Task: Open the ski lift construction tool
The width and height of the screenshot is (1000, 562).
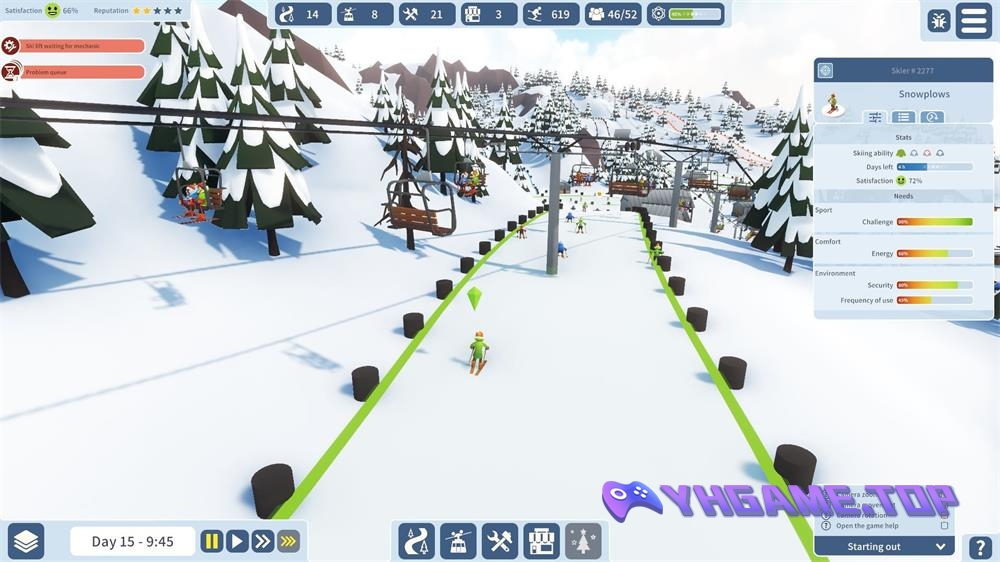Action: (x=458, y=541)
